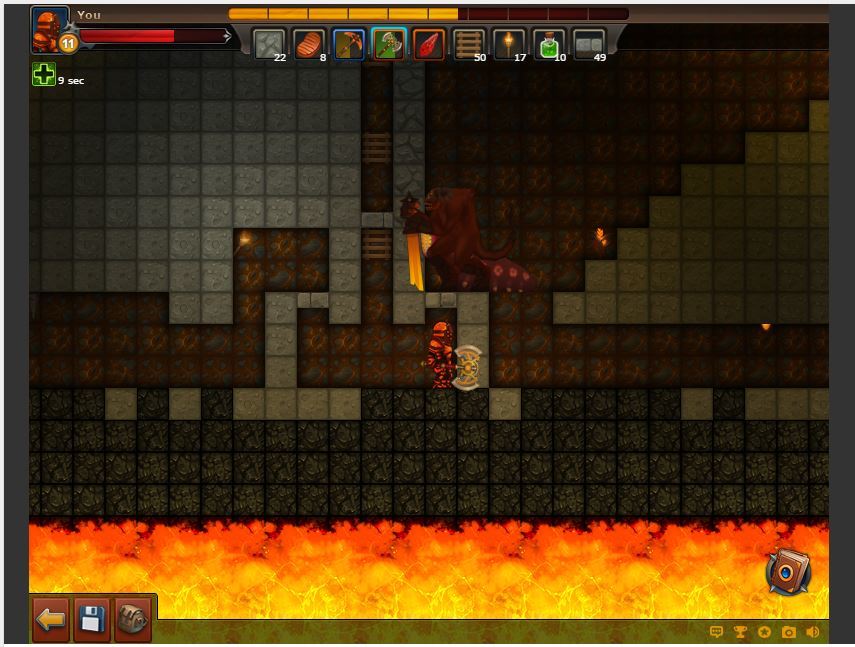The width and height of the screenshot is (855, 647).
Task: Select the grey brick hotbar slot
Action: point(589,44)
